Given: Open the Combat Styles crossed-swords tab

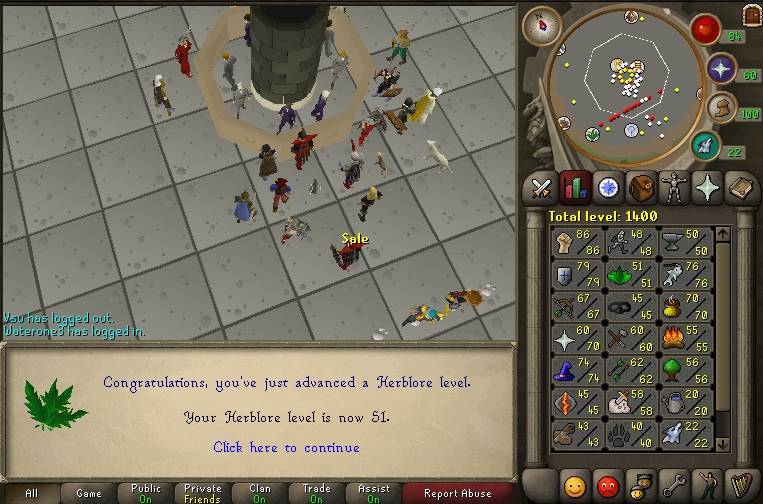Looking at the screenshot, I should click(542, 188).
